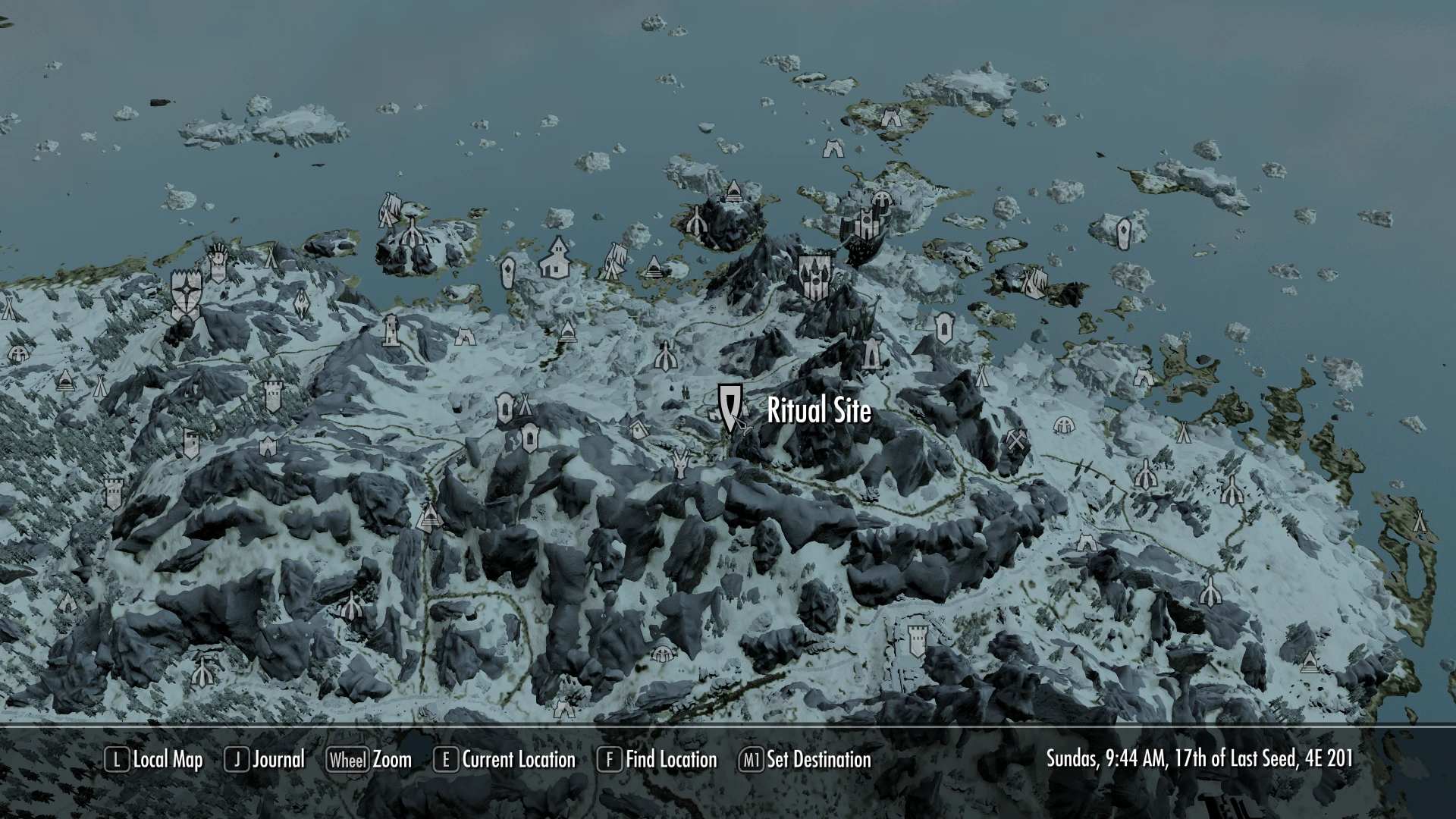The image size is (1456, 819).
Task: Select the house-shaped settlement marker on the coast
Action: [557, 256]
